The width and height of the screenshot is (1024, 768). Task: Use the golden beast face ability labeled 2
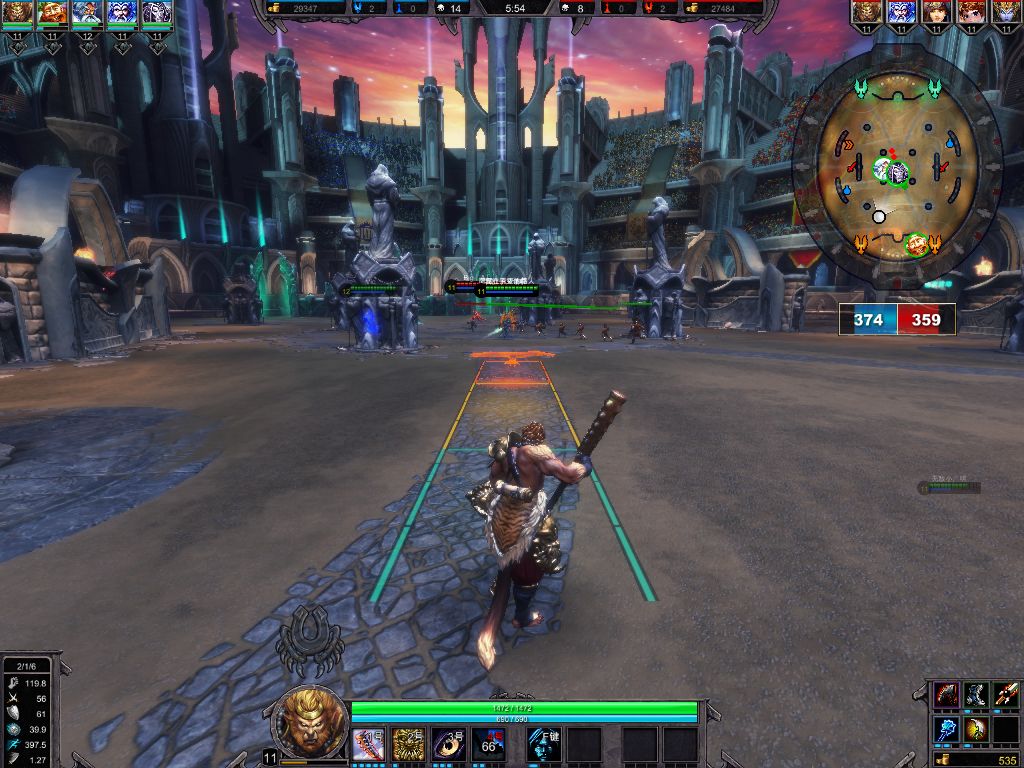(x=408, y=745)
